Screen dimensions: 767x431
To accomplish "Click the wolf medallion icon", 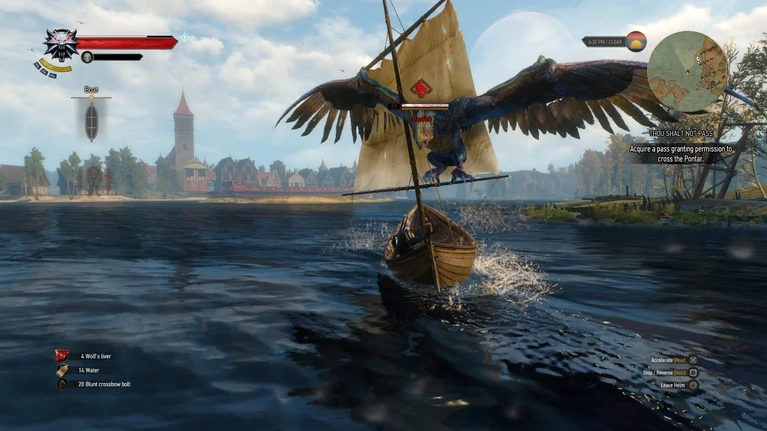I will coord(61,45).
